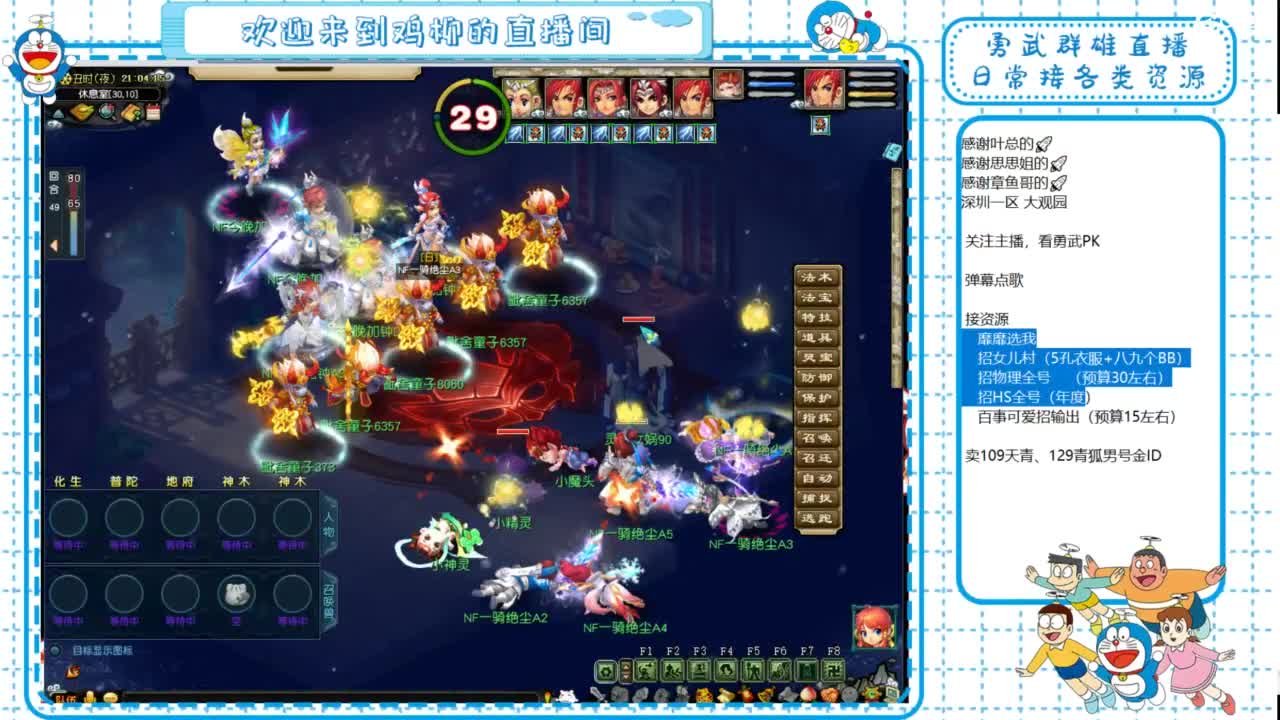Screen dimensions: 1280x720
Task: Click the magnifier icon next to the minimap
Action: (107, 113)
